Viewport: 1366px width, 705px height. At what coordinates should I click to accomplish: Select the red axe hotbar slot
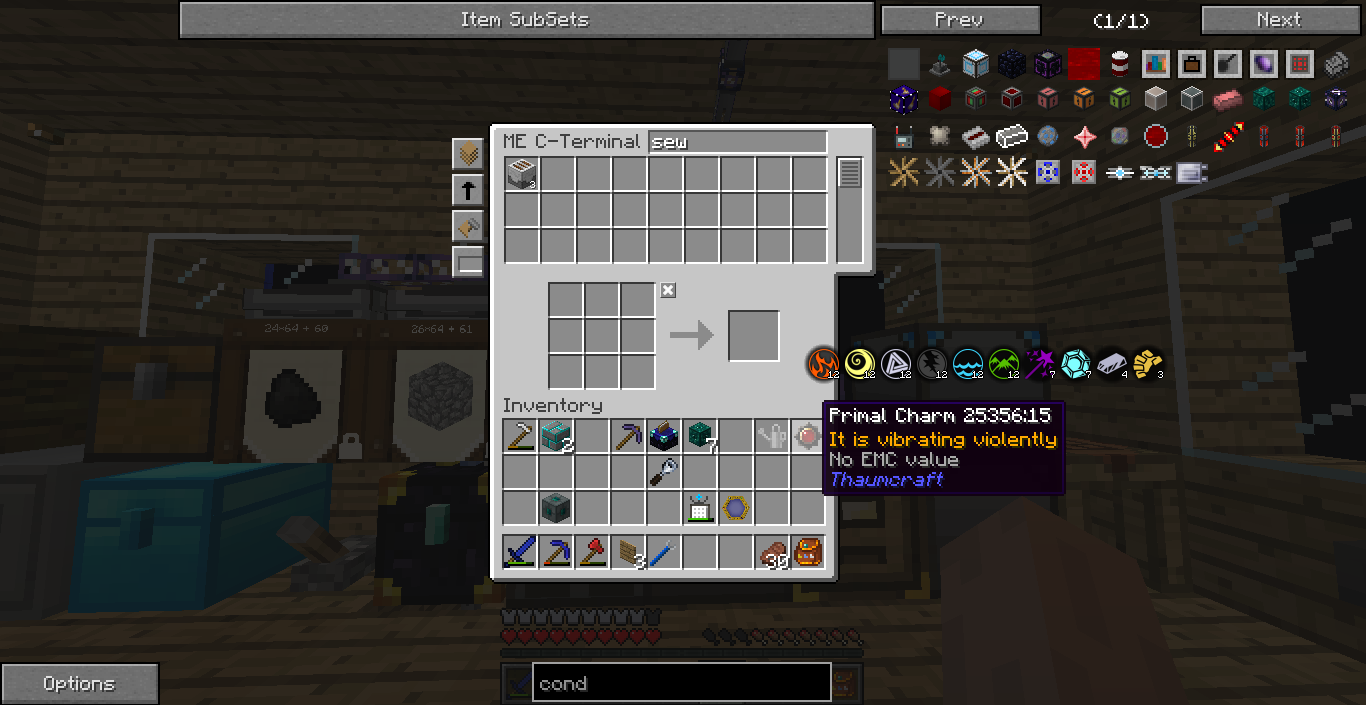coord(592,552)
